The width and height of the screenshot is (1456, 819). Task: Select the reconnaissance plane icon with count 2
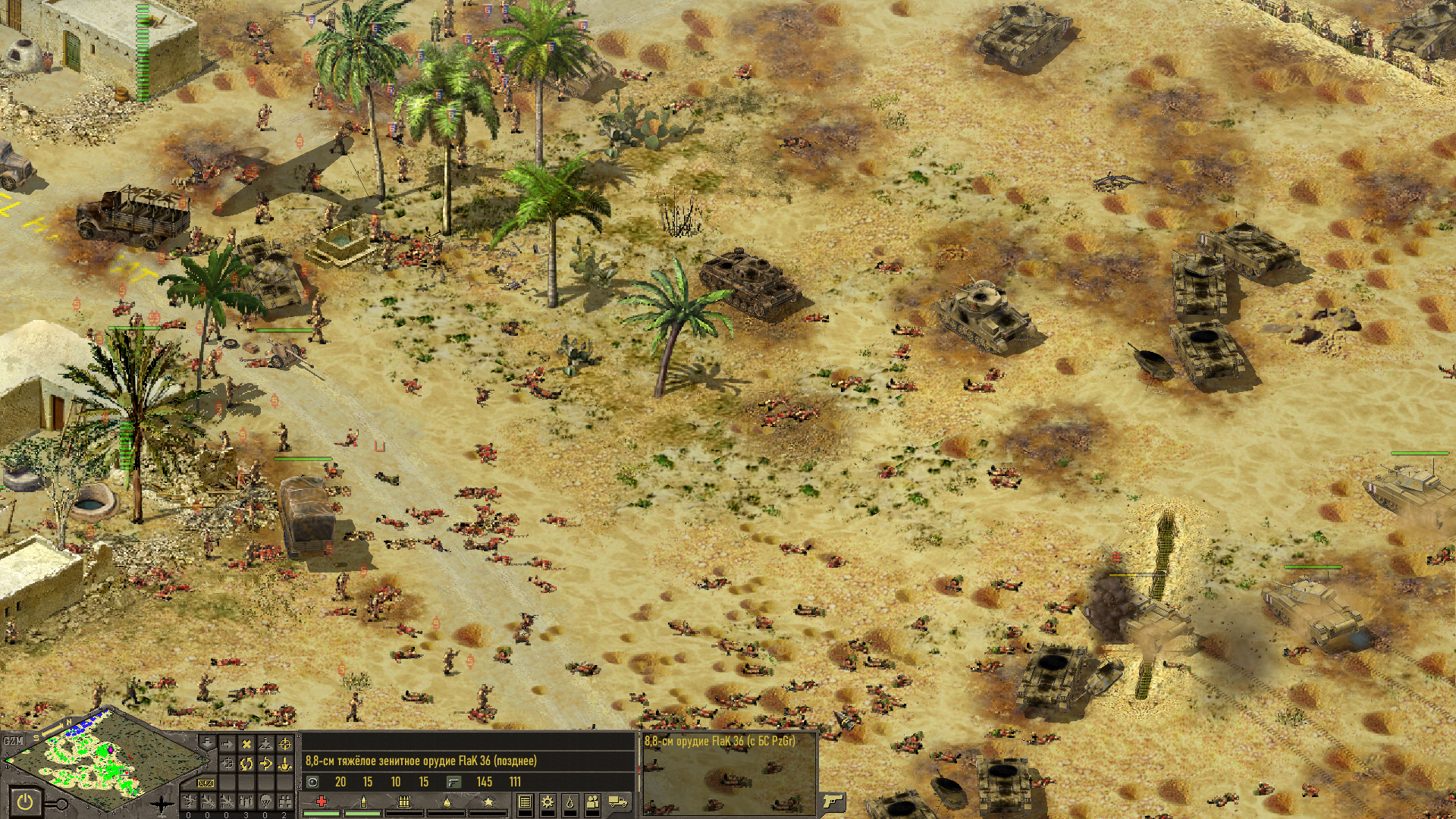point(284,801)
